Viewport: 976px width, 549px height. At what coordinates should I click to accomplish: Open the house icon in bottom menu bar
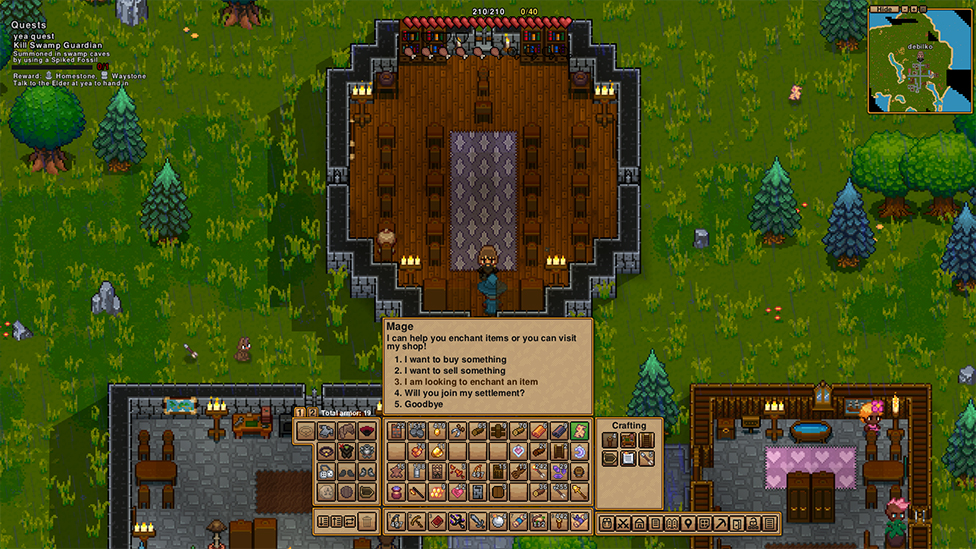pyautogui.click(x=639, y=523)
